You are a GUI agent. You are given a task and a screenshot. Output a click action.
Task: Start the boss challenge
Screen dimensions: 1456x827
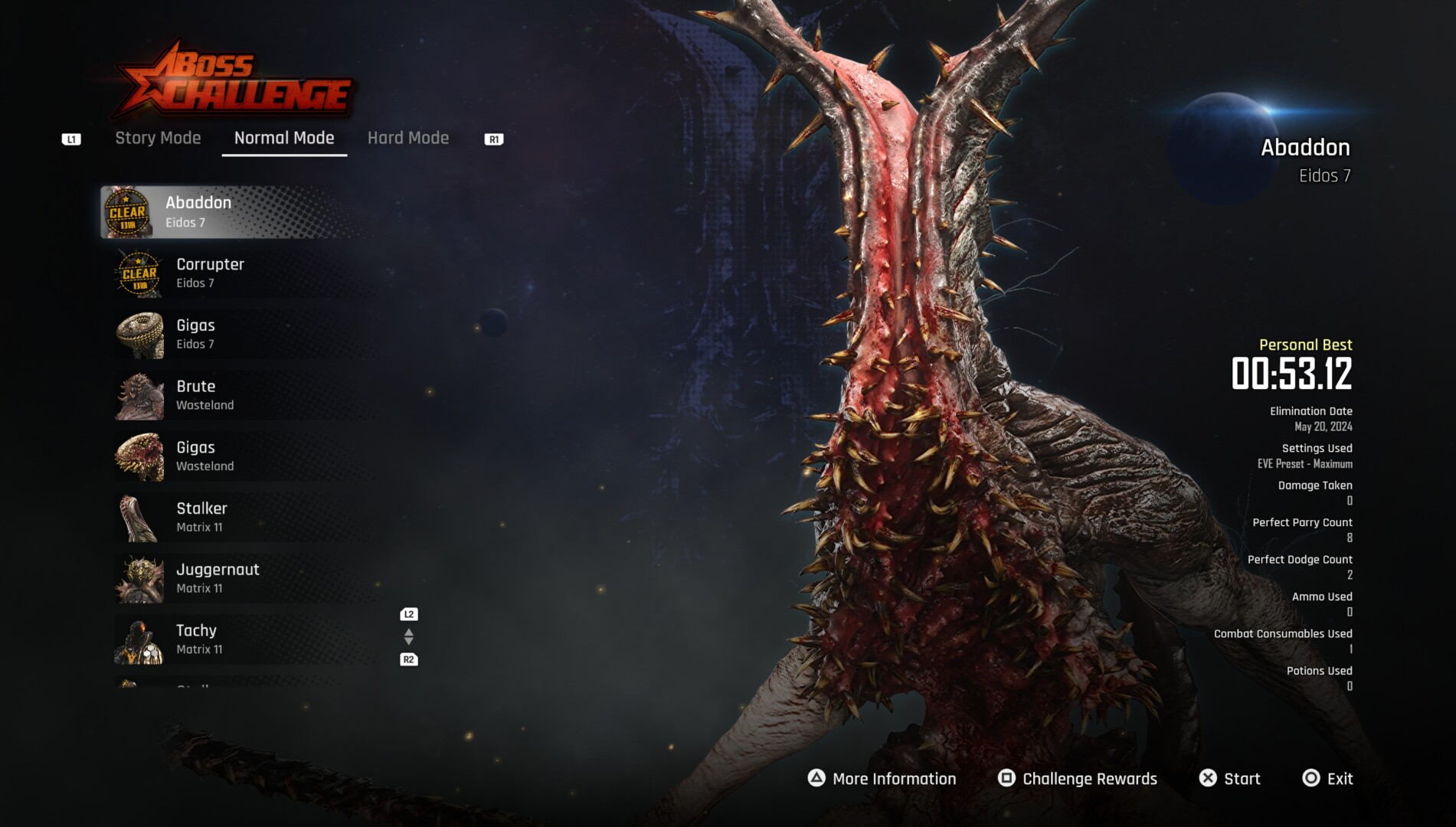(x=1230, y=779)
